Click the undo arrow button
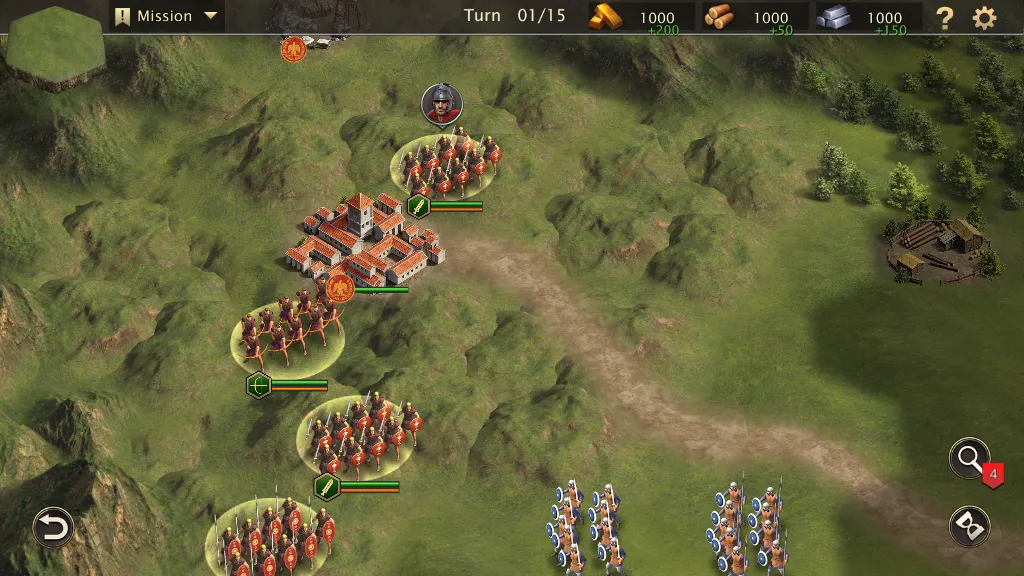 pyautogui.click(x=53, y=527)
